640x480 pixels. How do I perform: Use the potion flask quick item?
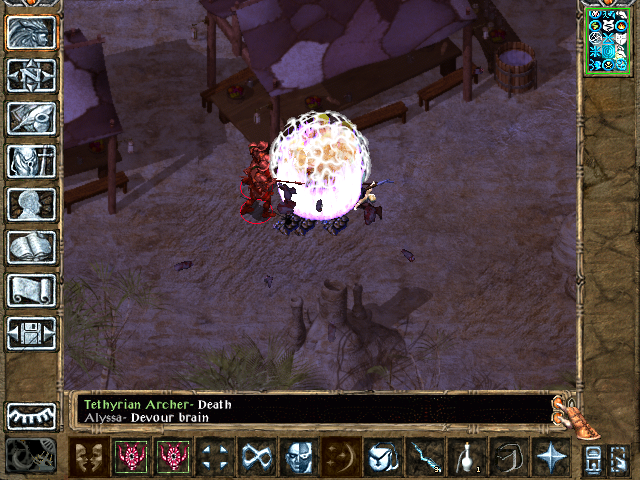467,457
